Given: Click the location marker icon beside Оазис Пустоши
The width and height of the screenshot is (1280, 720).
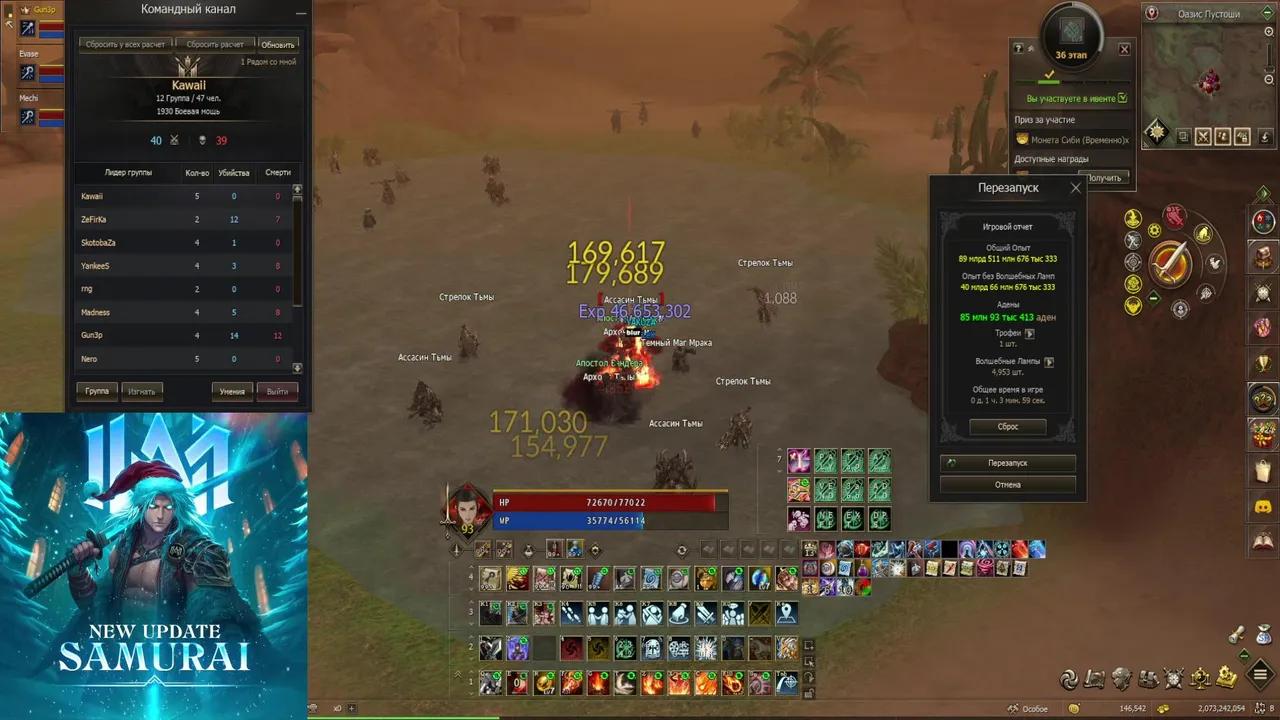Looking at the screenshot, I should click(1151, 12).
